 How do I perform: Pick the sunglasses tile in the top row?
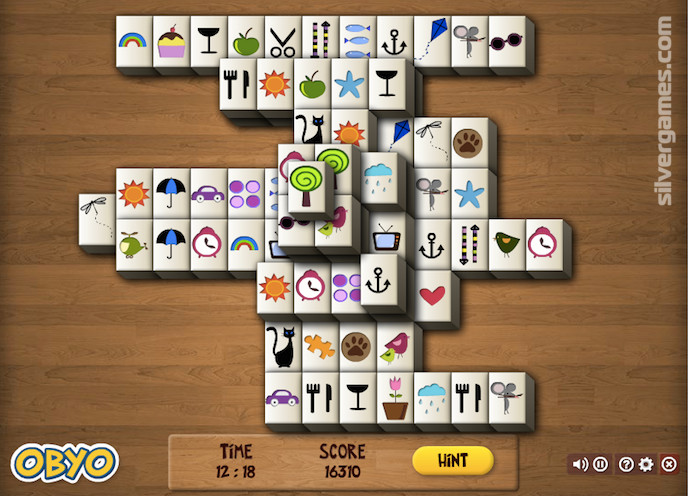(x=507, y=42)
